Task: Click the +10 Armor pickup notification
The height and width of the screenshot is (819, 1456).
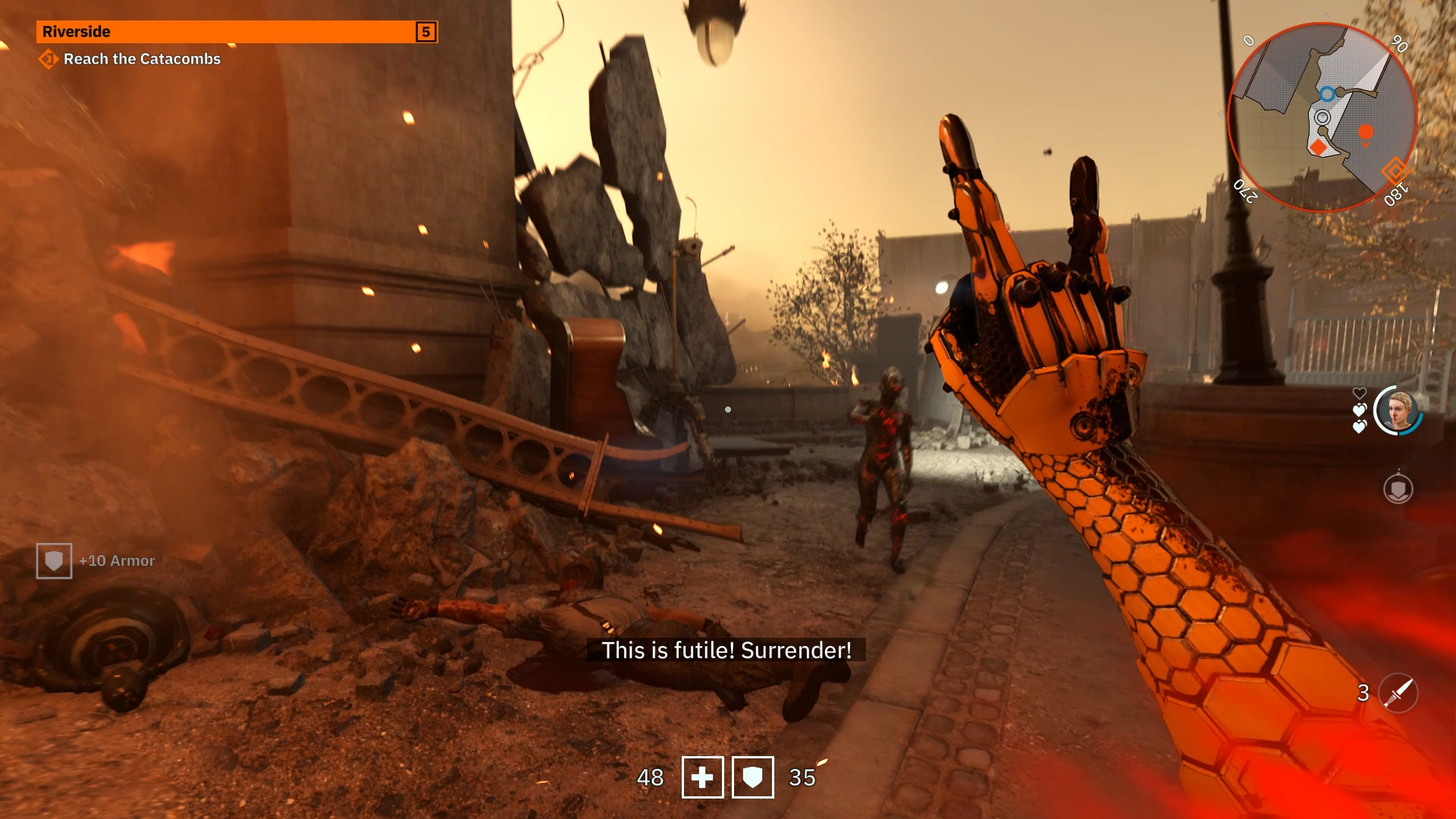Action: [x=96, y=561]
